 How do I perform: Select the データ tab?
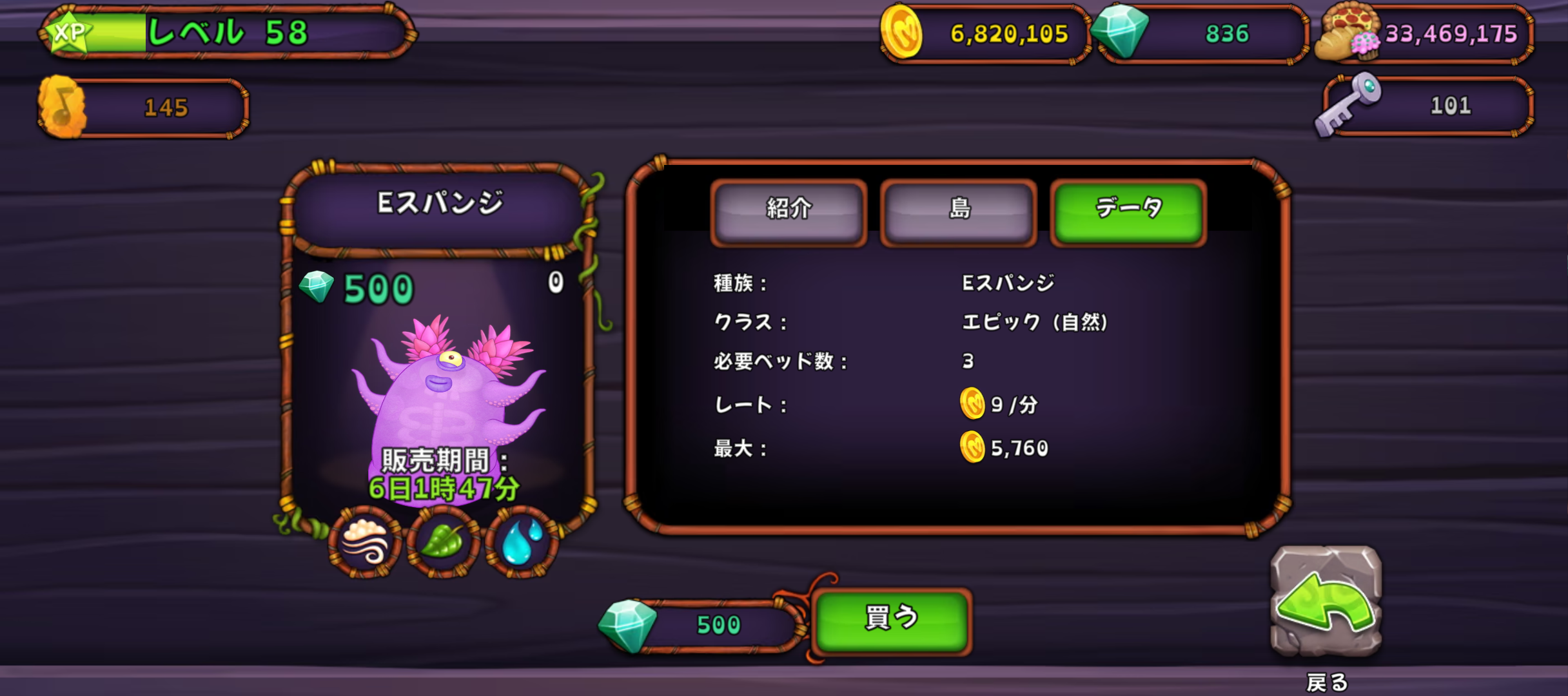click(x=1128, y=211)
